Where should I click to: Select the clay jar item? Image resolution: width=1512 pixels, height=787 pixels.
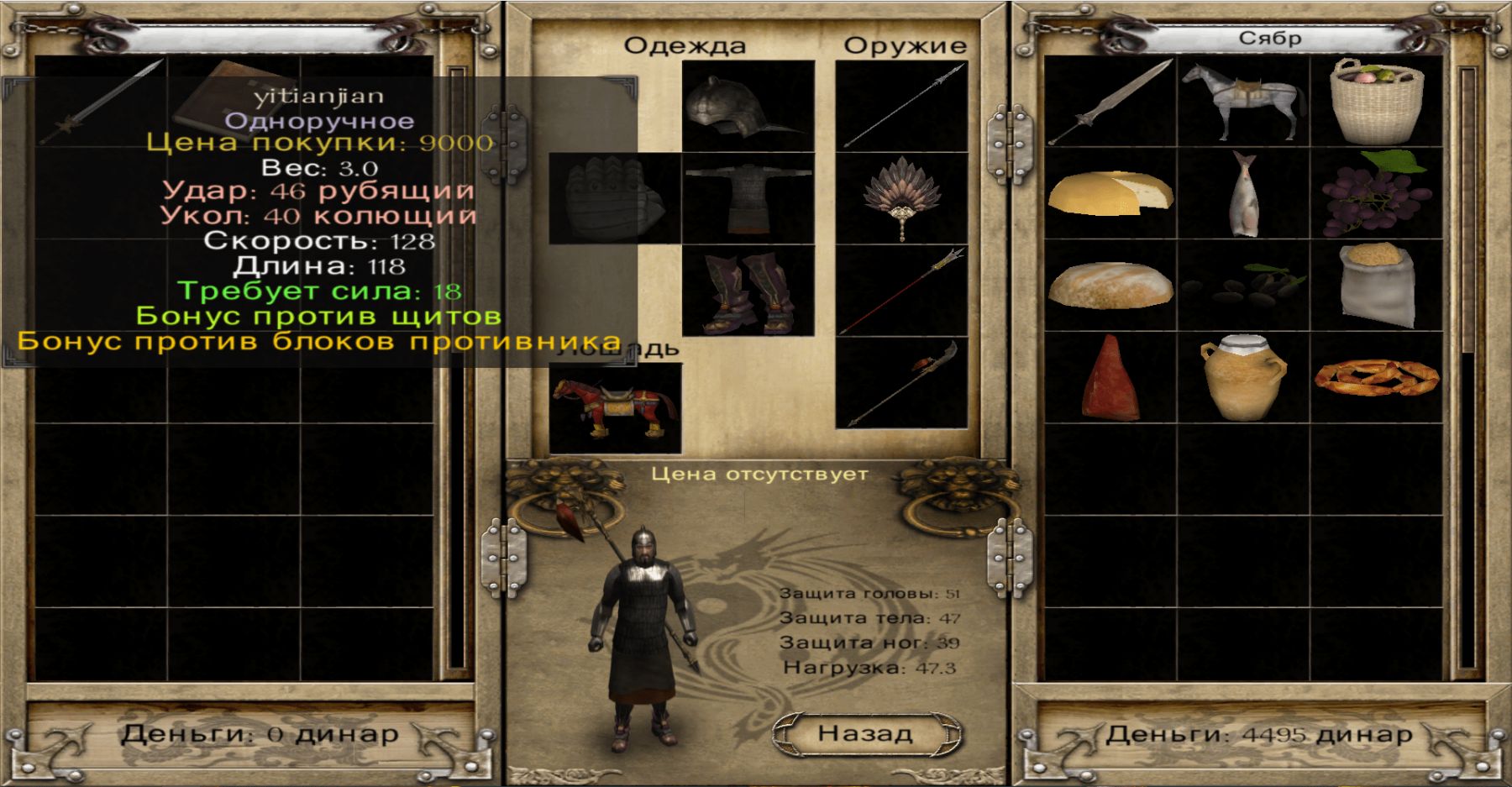[x=1243, y=378]
